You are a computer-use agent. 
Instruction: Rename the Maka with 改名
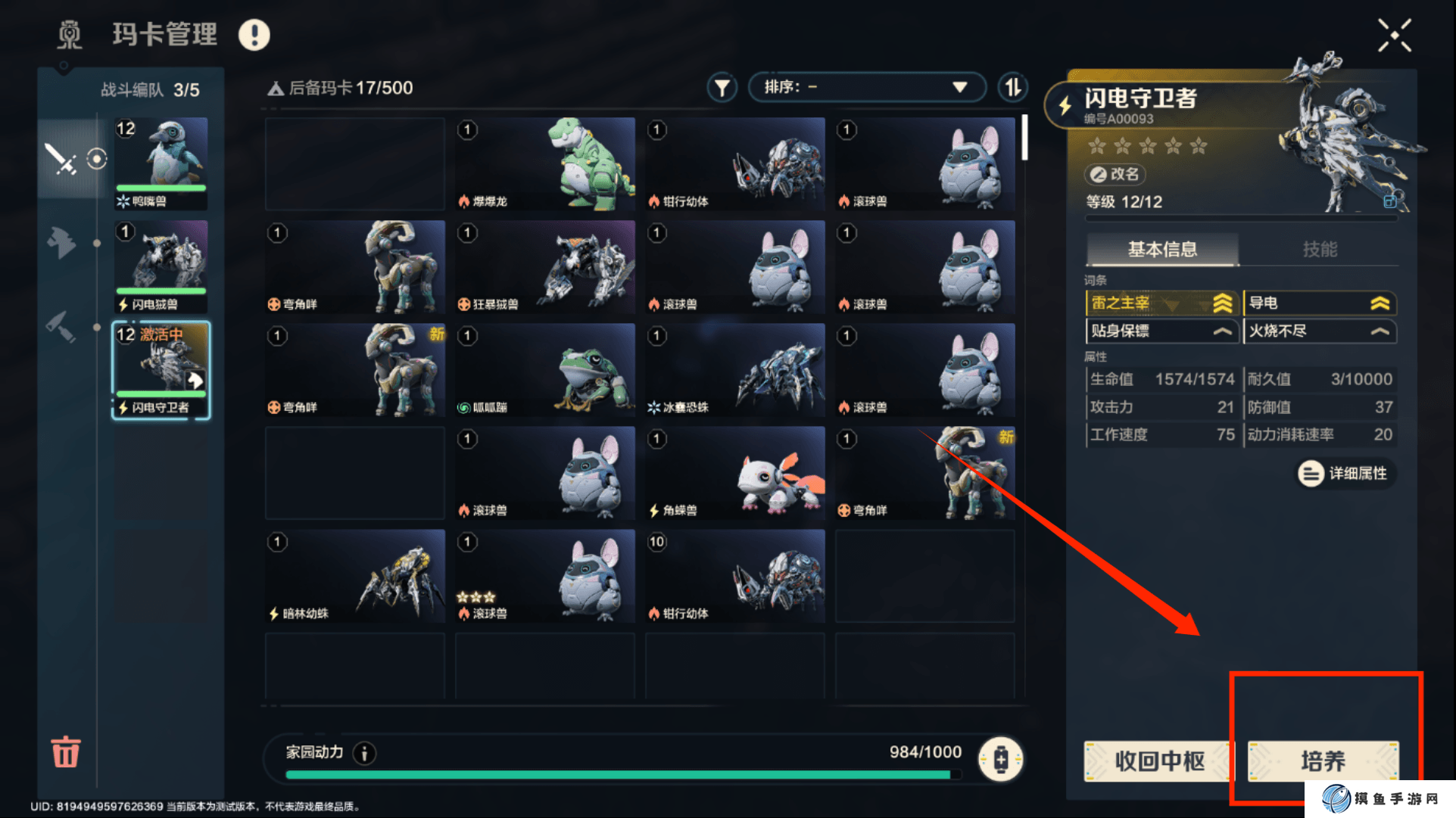click(1115, 174)
